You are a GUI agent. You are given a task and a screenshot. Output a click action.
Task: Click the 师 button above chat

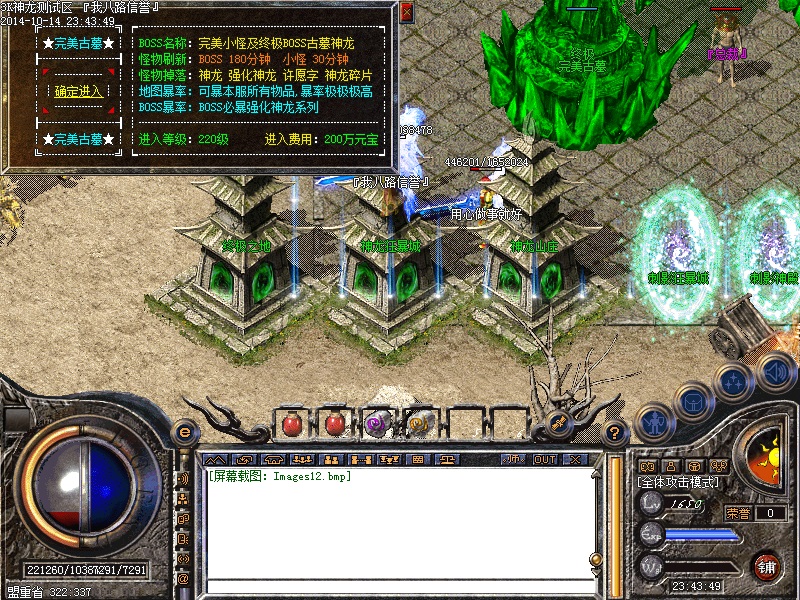click(x=512, y=459)
